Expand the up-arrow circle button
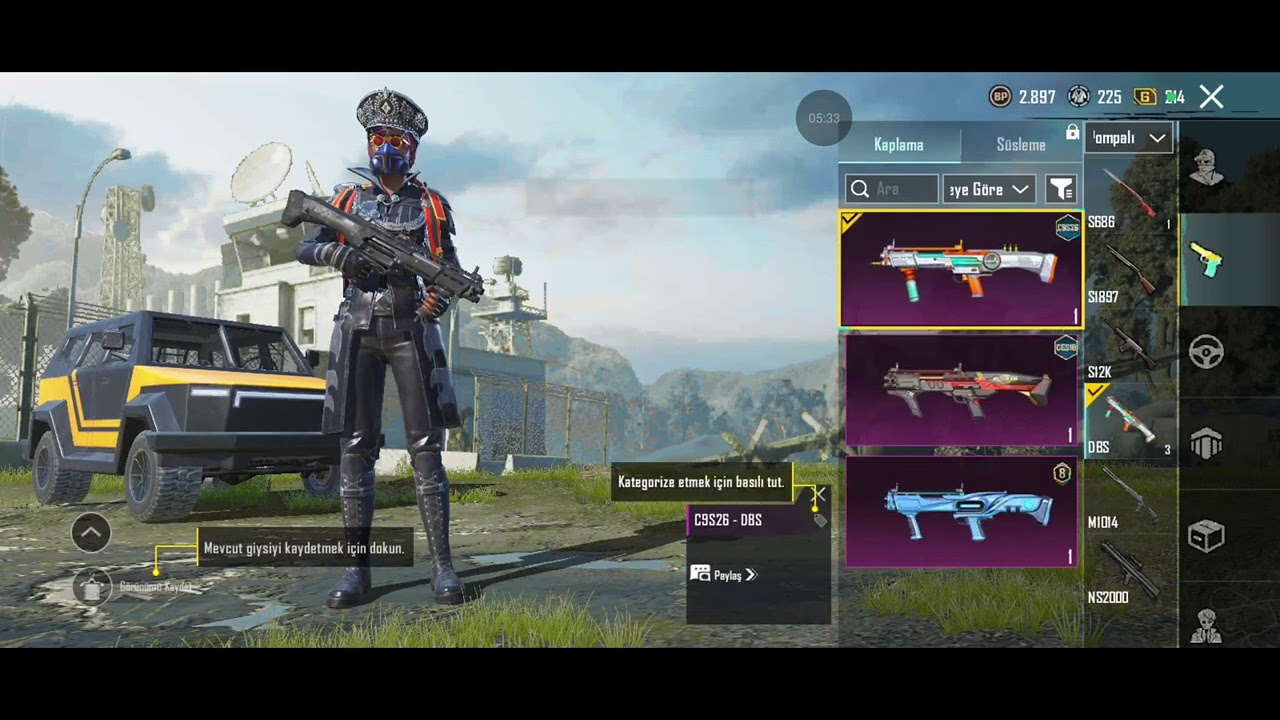The image size is (1280, 720). click(x=91, y=533)
